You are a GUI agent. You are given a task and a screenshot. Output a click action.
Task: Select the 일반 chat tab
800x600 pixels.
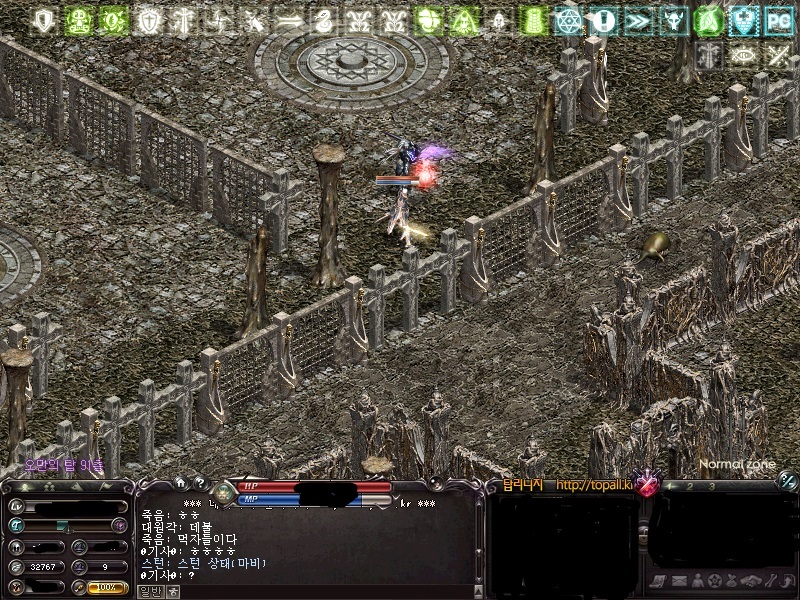point(148,591)
